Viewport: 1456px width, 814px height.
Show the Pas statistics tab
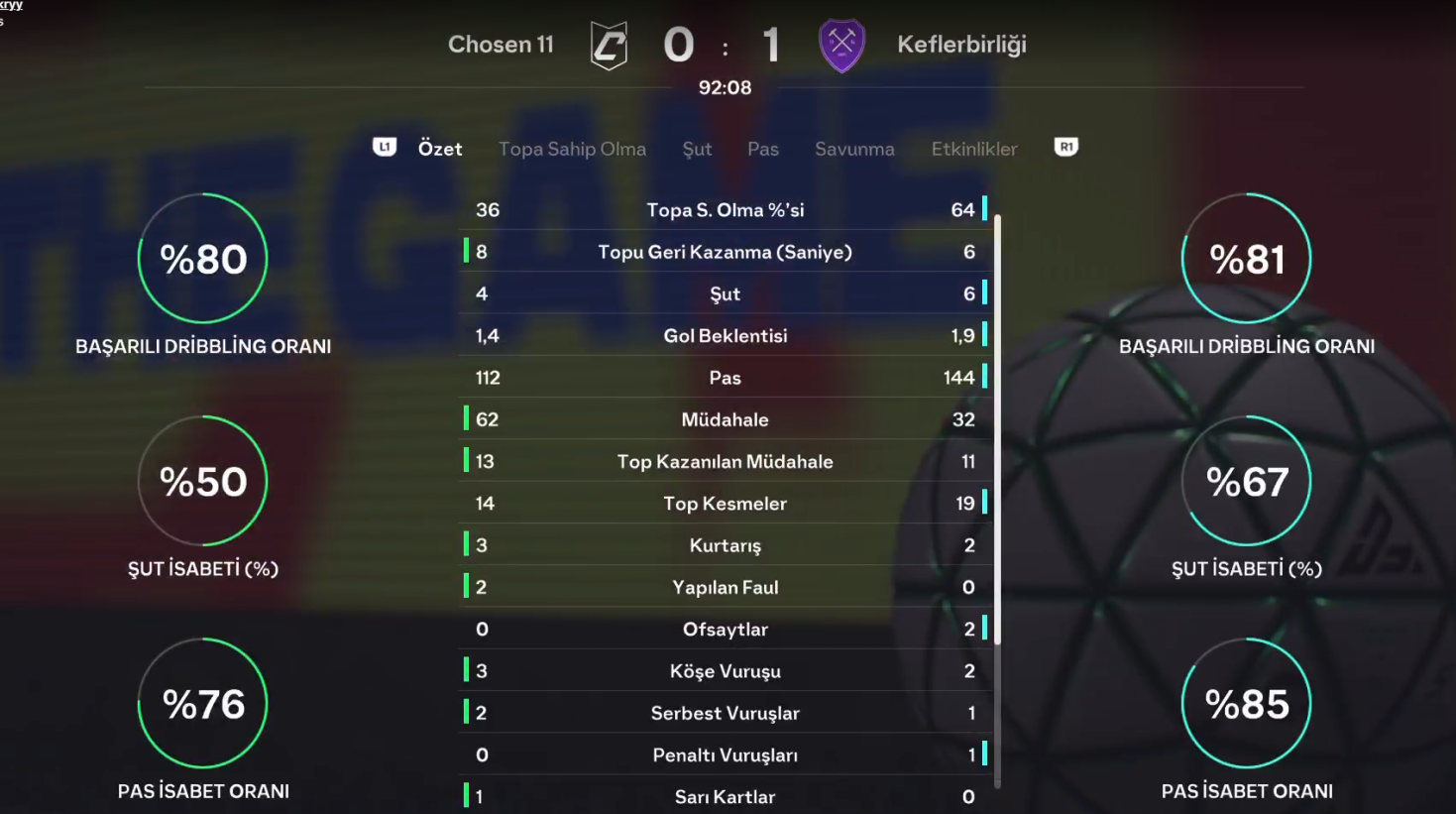pos(762,149)
